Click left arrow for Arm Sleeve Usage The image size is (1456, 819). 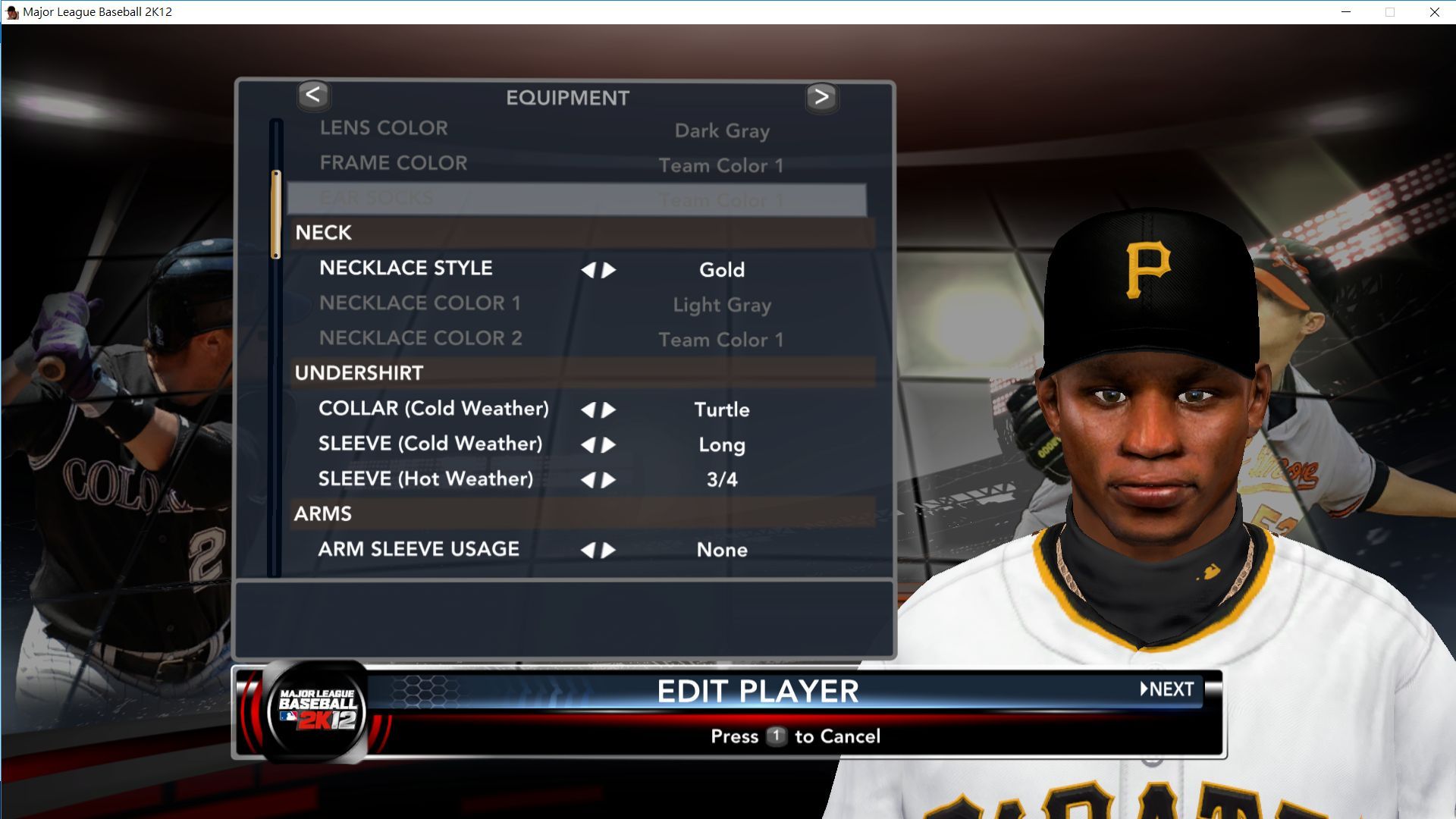pyautogui.click(x=588, y=551)
